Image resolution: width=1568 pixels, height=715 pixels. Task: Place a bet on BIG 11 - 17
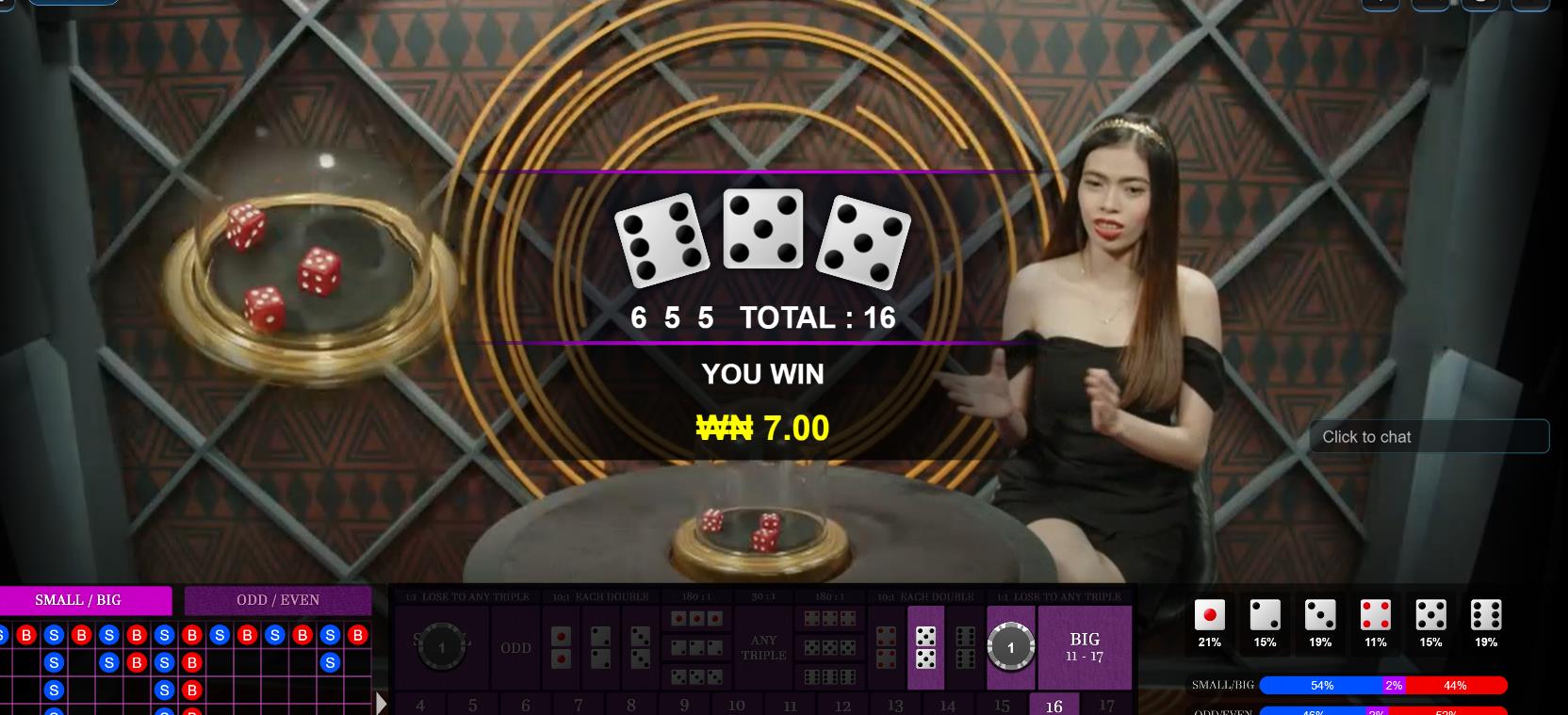[1085, 647]
